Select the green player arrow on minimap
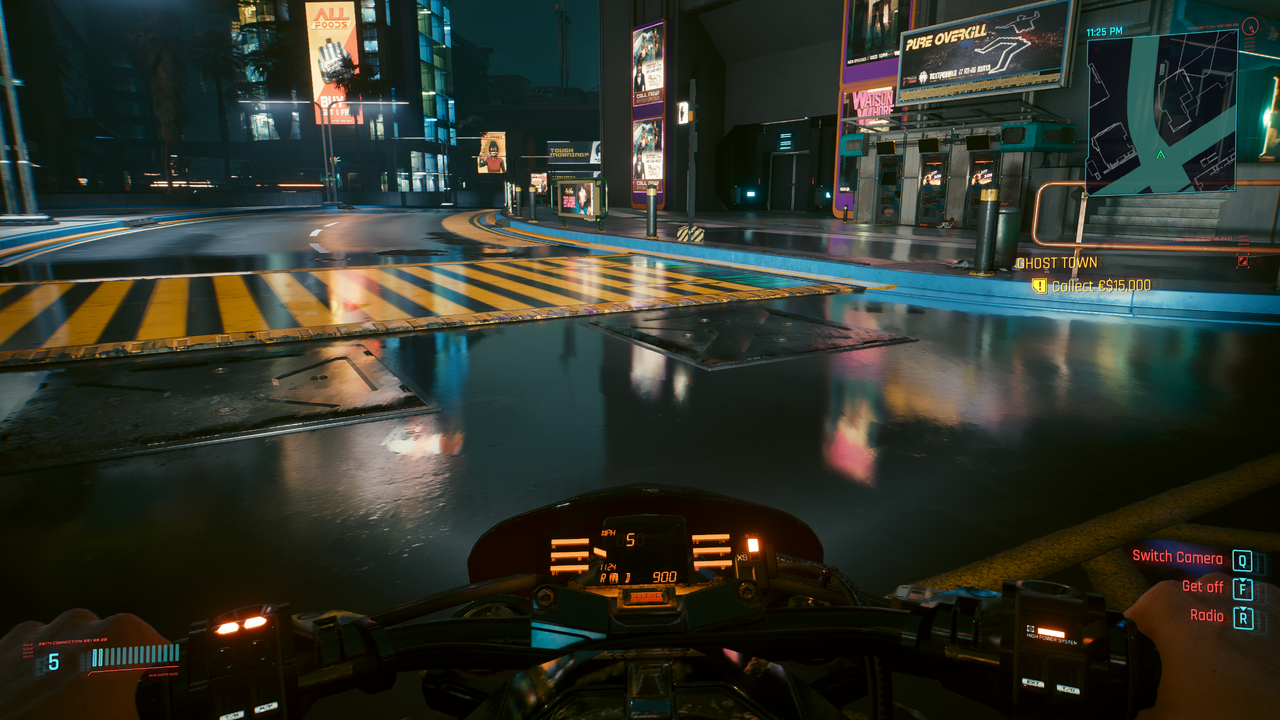The height and width of the screenshot is (720, 1280). point(1160,155)
